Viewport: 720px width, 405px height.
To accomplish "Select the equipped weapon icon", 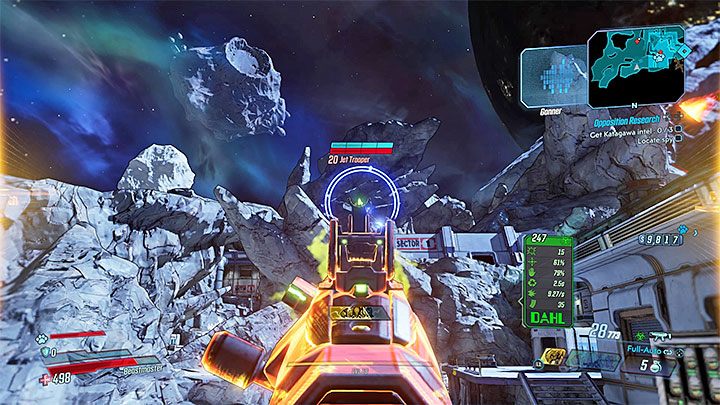I will tap(661, 336).
